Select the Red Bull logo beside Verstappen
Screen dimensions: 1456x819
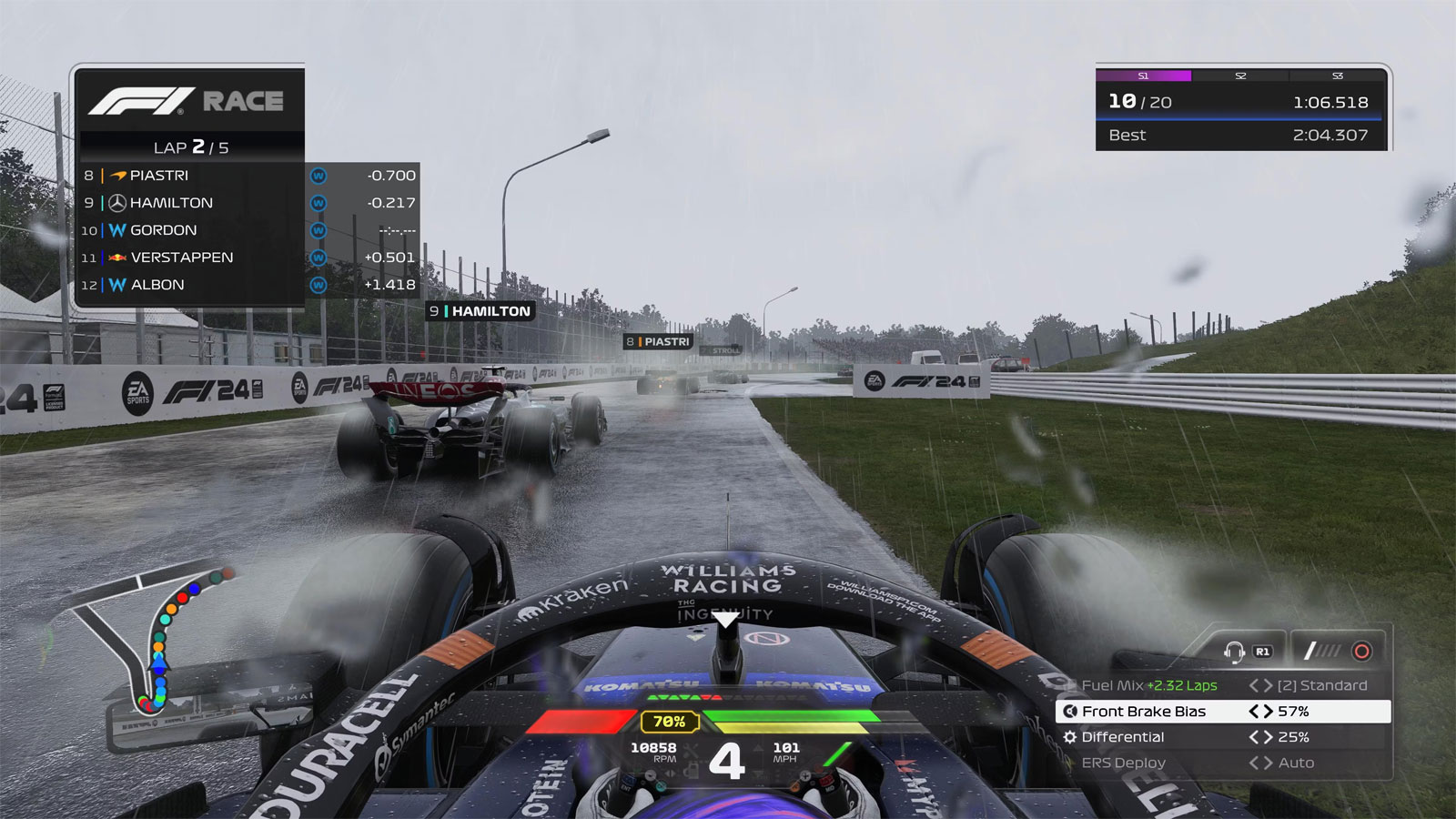[x=116, y=258]
